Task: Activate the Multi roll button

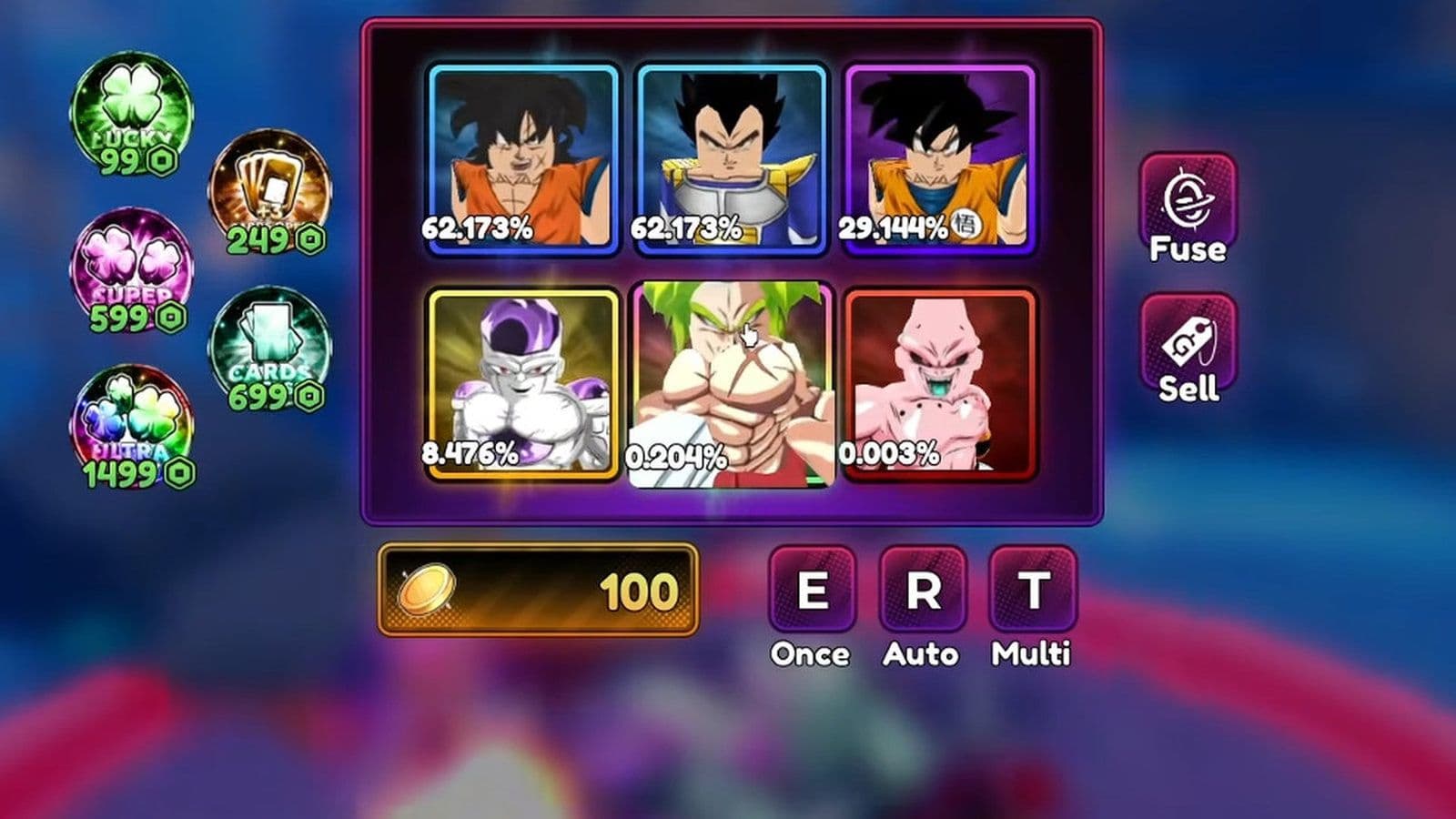Action: point(1032,590)
